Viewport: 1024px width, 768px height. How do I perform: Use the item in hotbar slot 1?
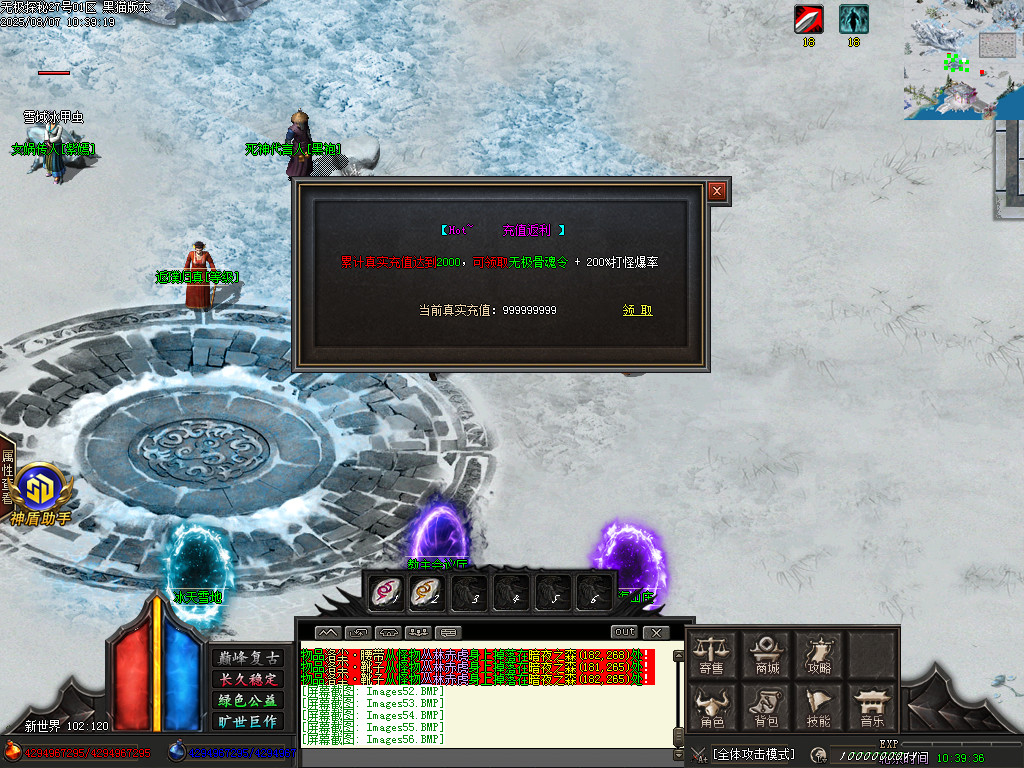tap(385, 592)
